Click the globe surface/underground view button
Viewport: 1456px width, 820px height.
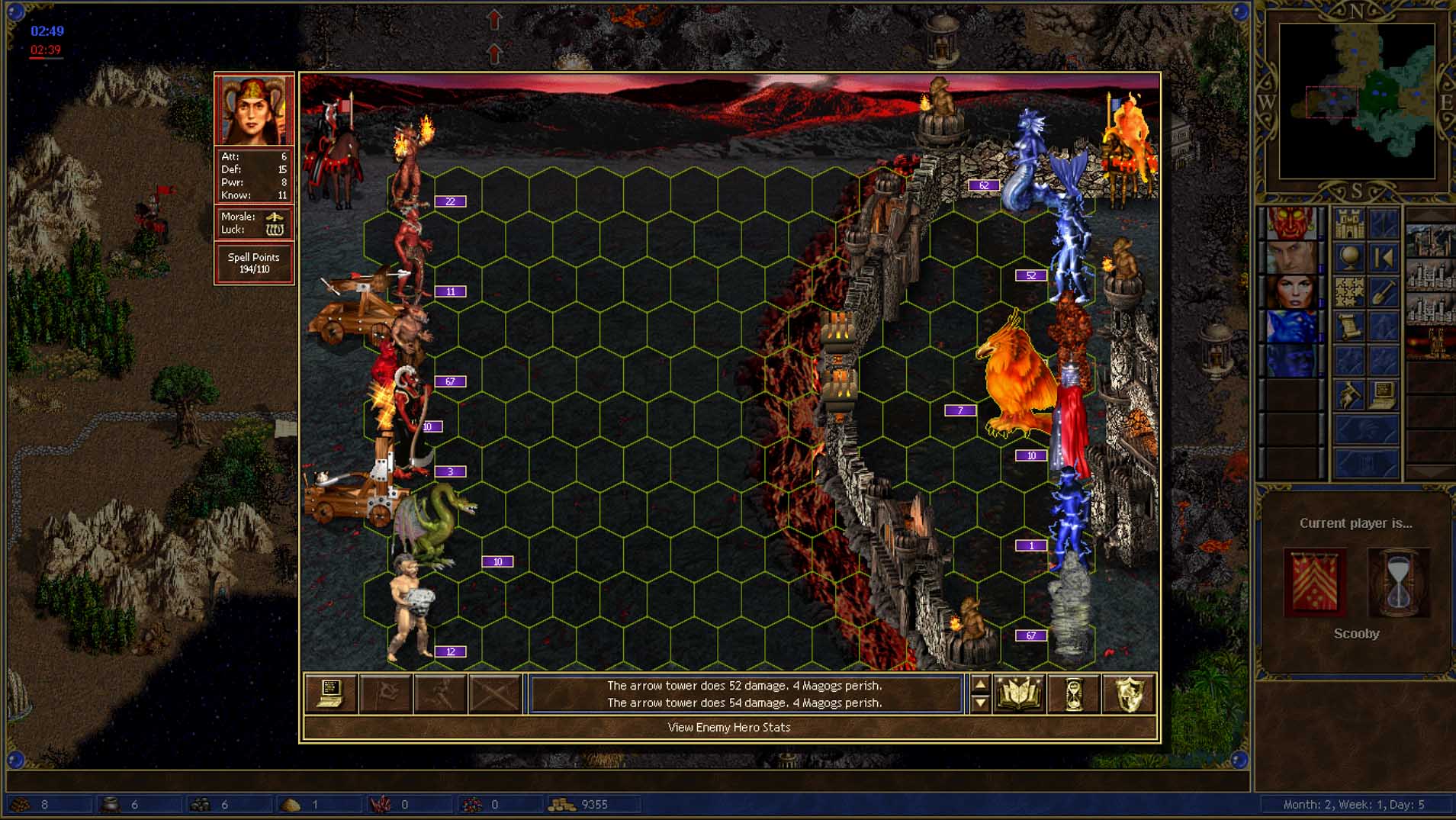[x=1348, y=259]
